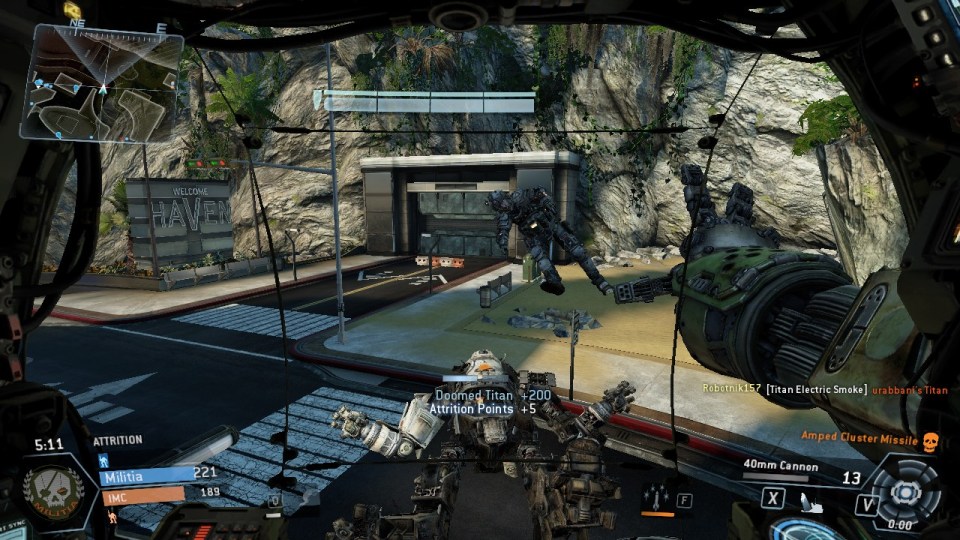Click the blue friendly Titan team icon
960x540 pixels.
coord(102,460)
